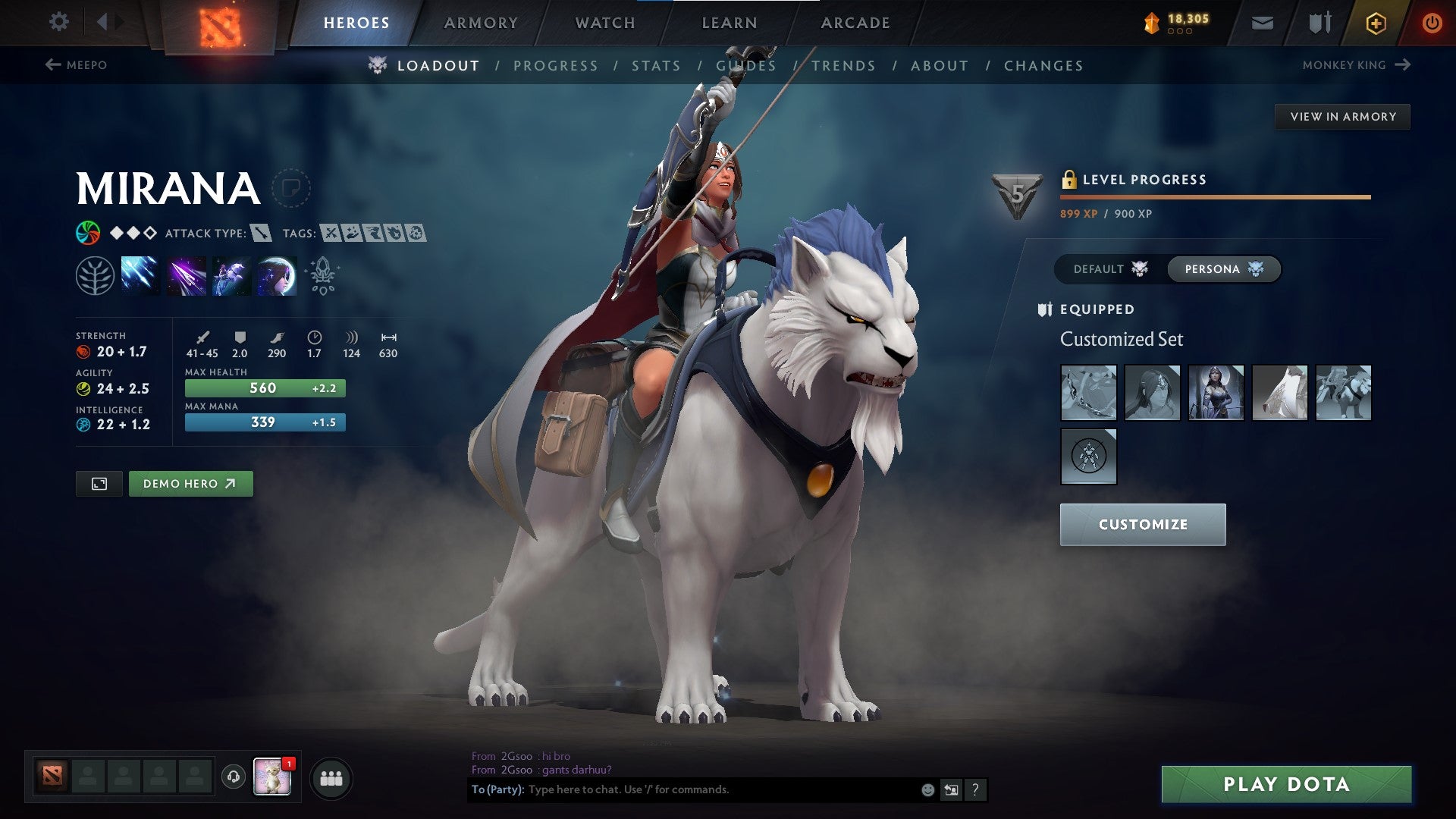Open the Armory menu
Viewport: 1456px width, 819px height.
[x=482, y=22]
